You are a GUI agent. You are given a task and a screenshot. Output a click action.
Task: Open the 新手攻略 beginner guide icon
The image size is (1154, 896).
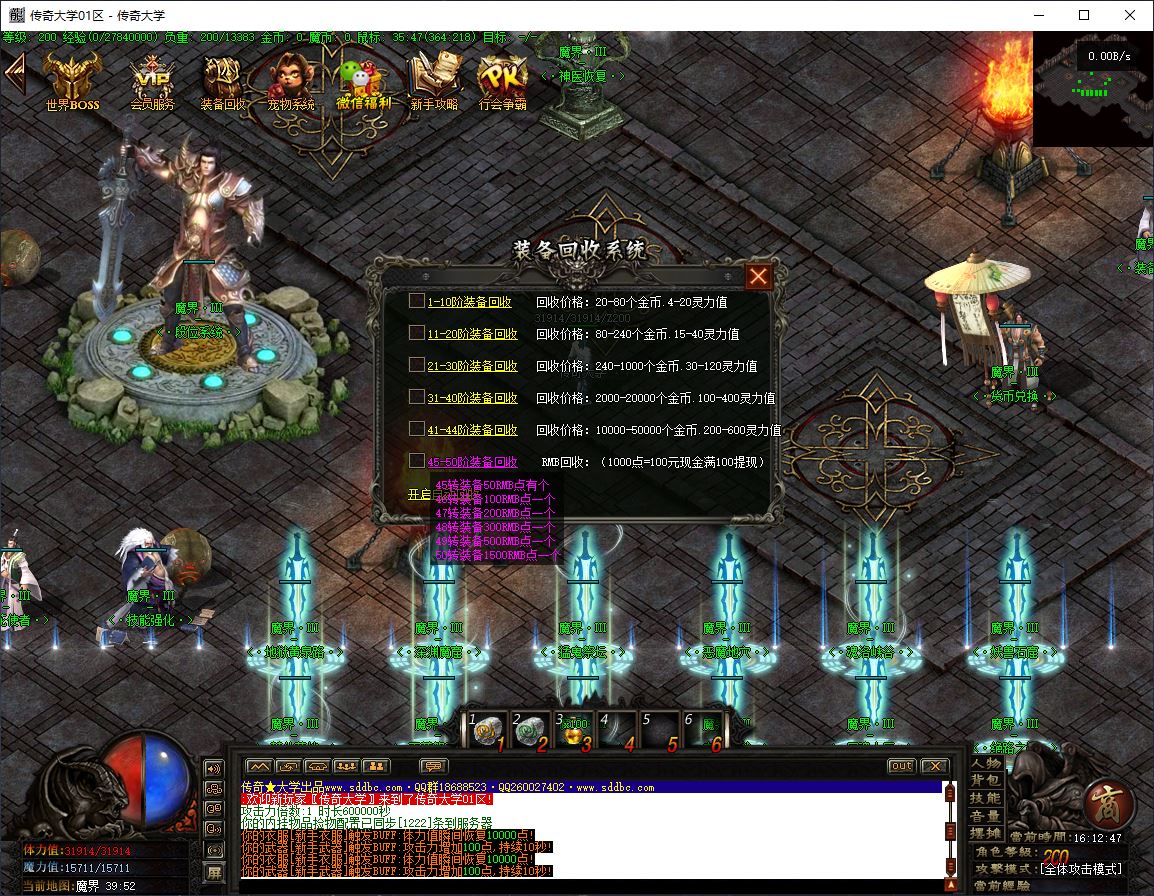(433, 81)
